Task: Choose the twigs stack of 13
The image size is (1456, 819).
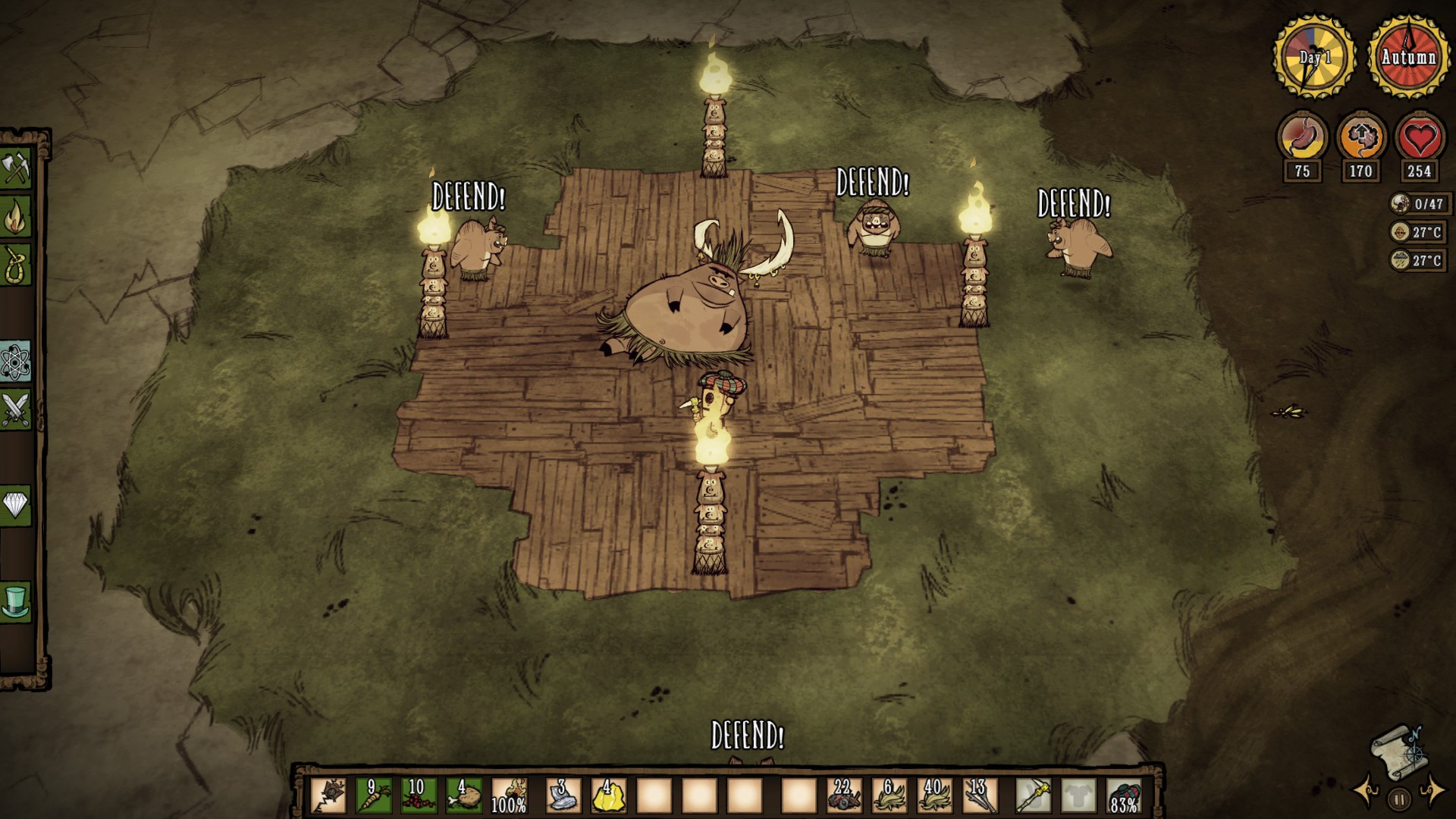Action: click(x=979, y=795)
